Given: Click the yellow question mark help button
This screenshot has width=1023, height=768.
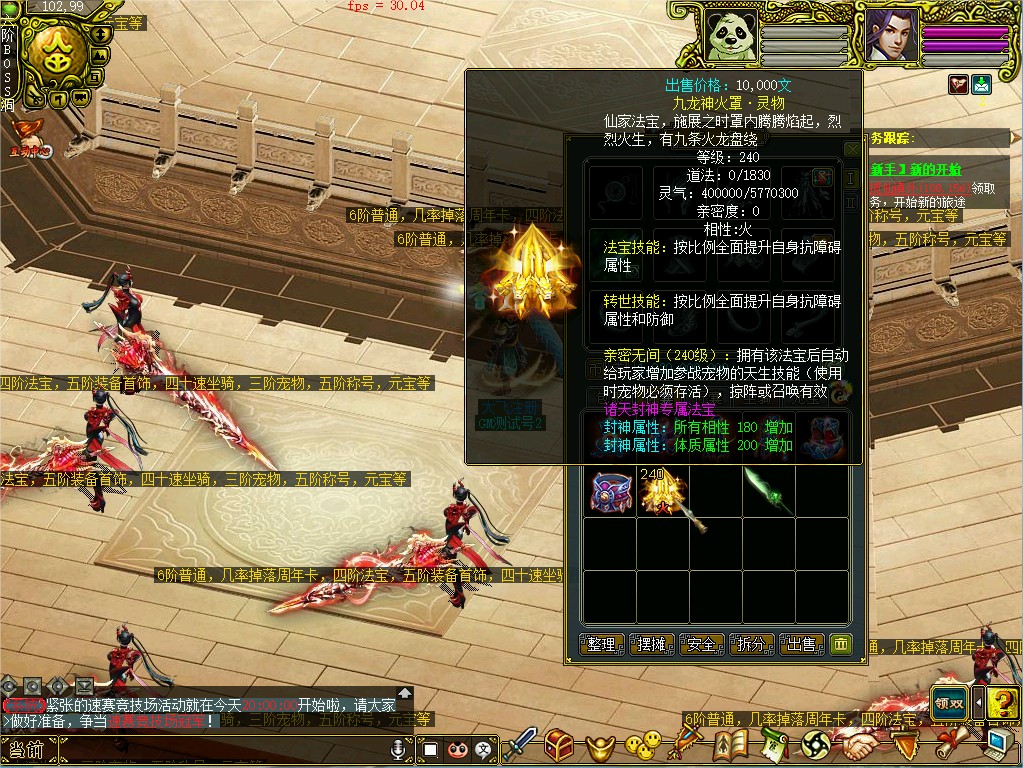Looking at the screenshot, I should (1002, 703).
